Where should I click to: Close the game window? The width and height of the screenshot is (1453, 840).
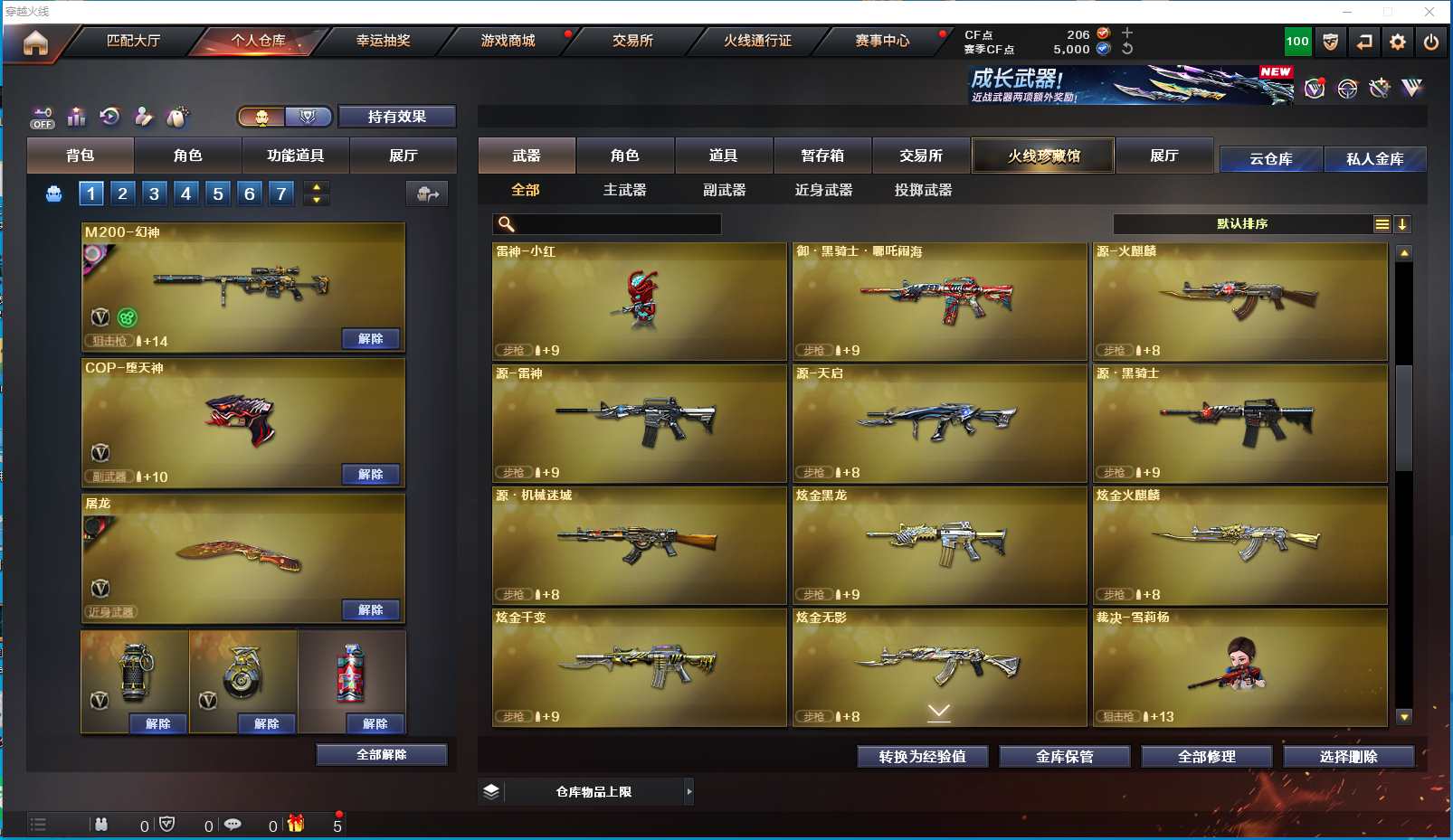click(1429, 12)
